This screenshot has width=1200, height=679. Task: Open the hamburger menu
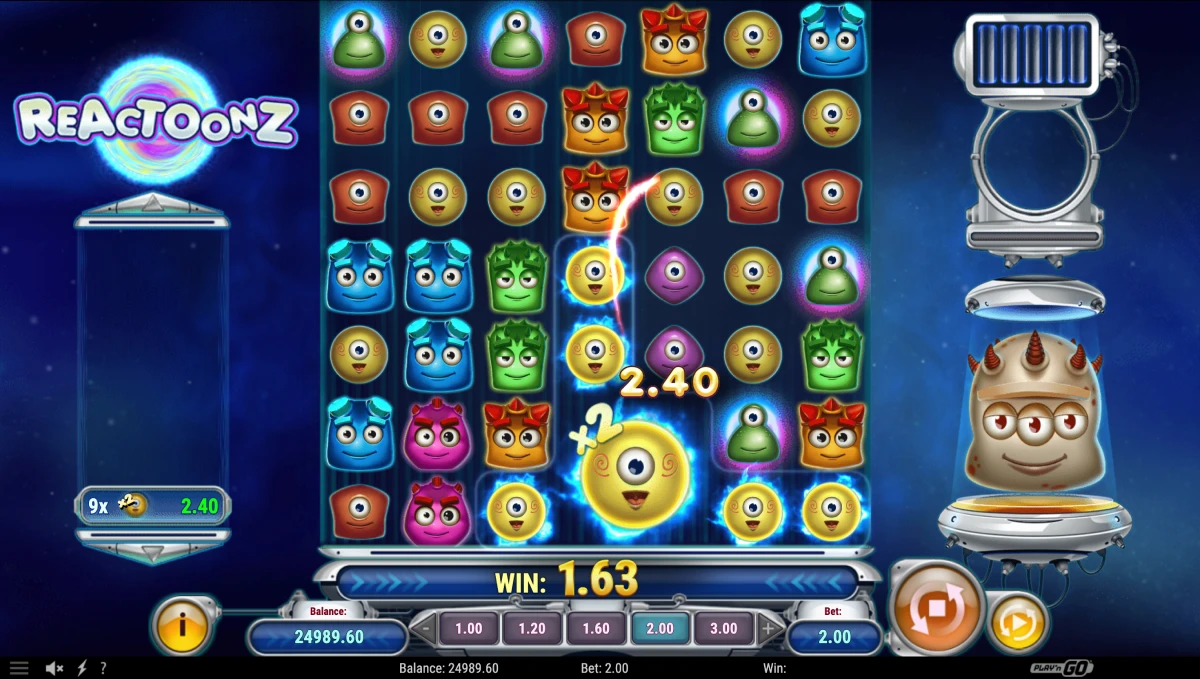click(x=19, y=668)
